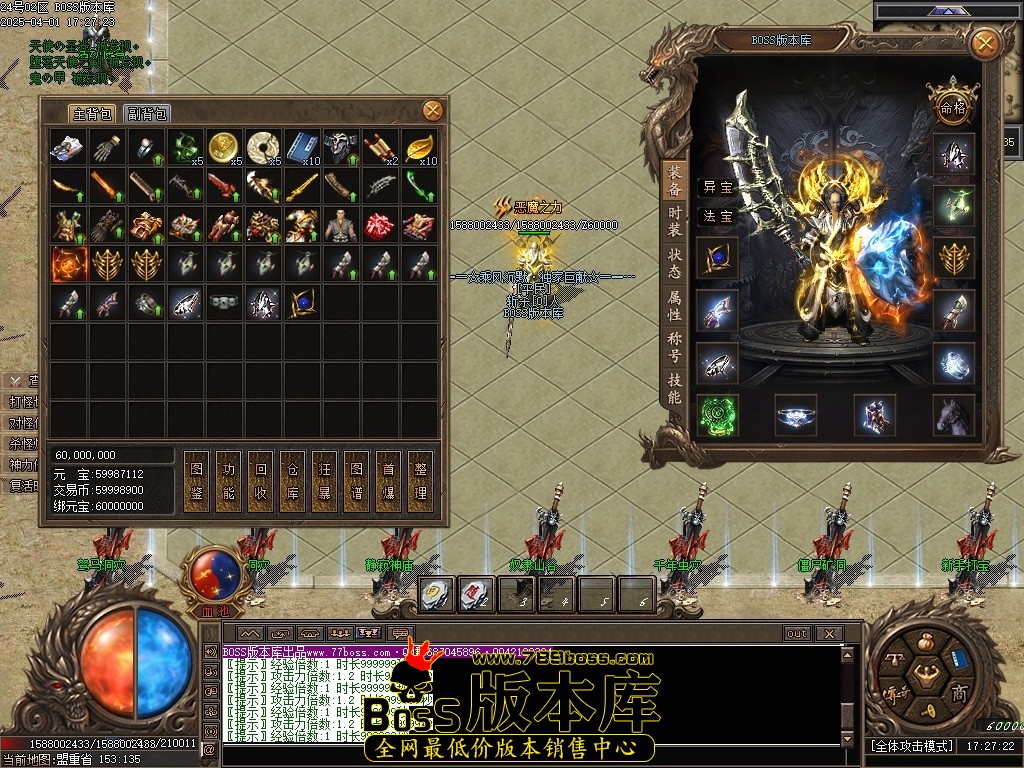
Task: Choose the golden leaf item stack
Action: pos(419,147)
